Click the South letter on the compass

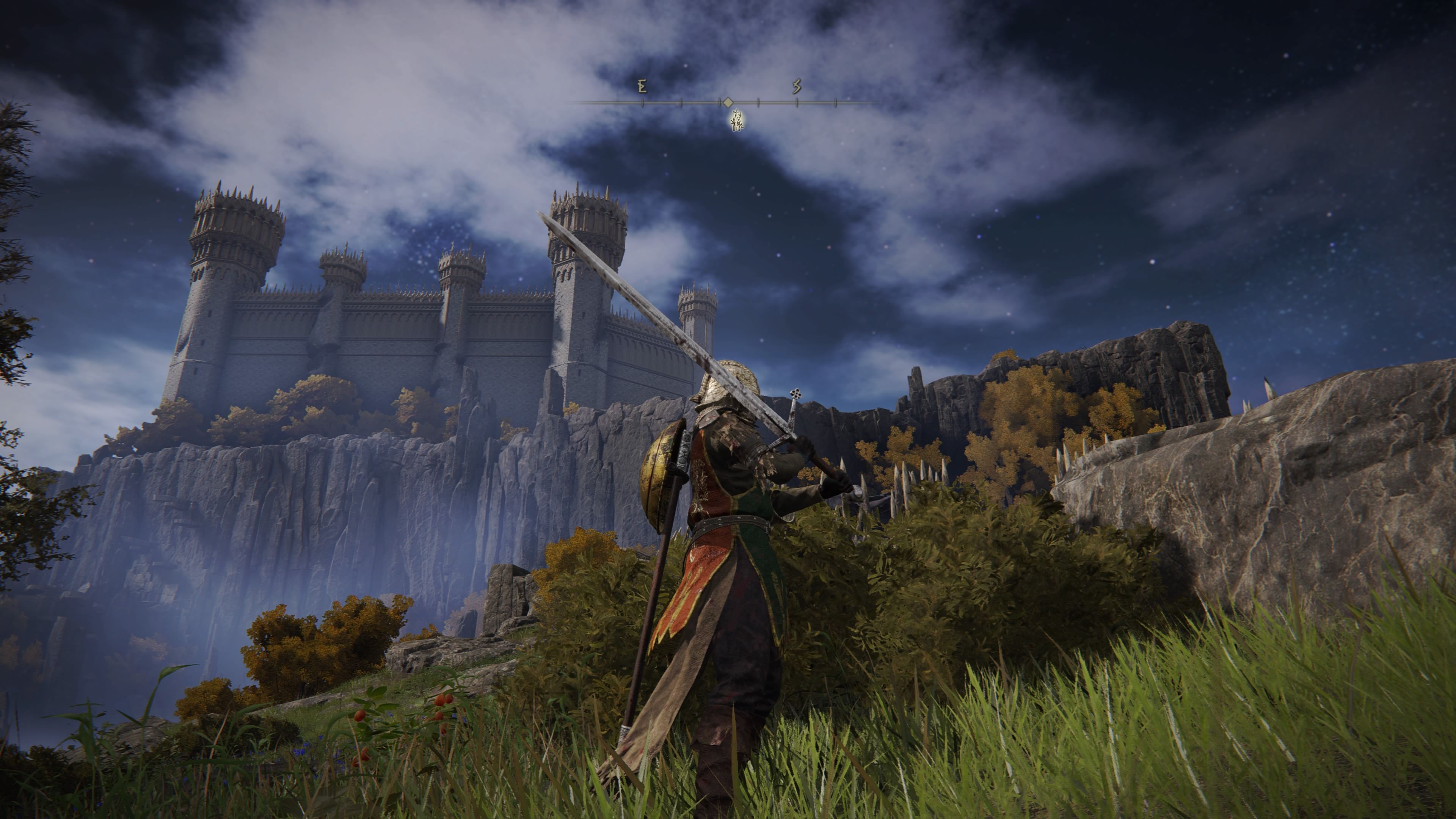797,86
